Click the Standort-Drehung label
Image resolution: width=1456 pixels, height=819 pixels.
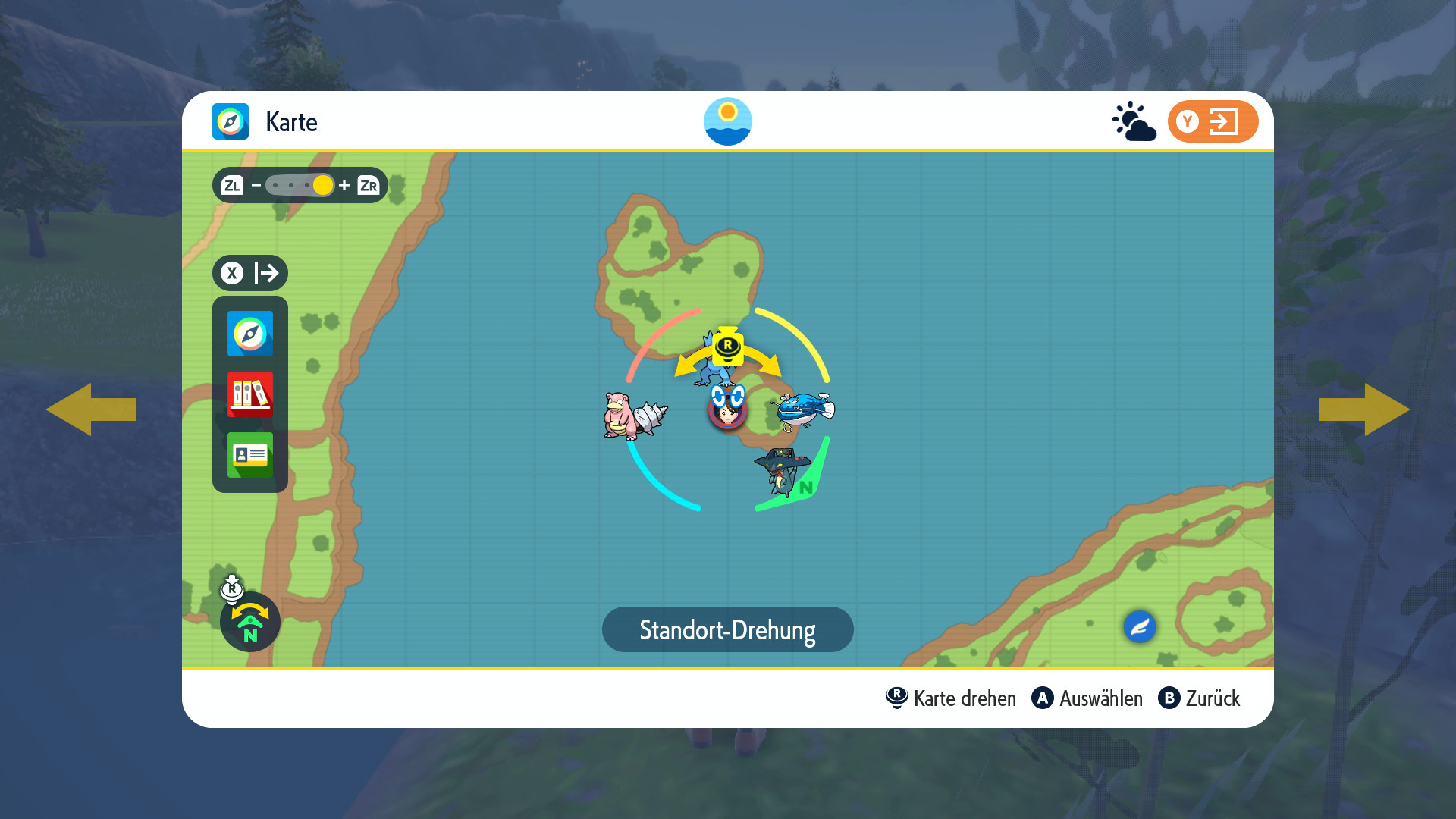pos(727,629)
